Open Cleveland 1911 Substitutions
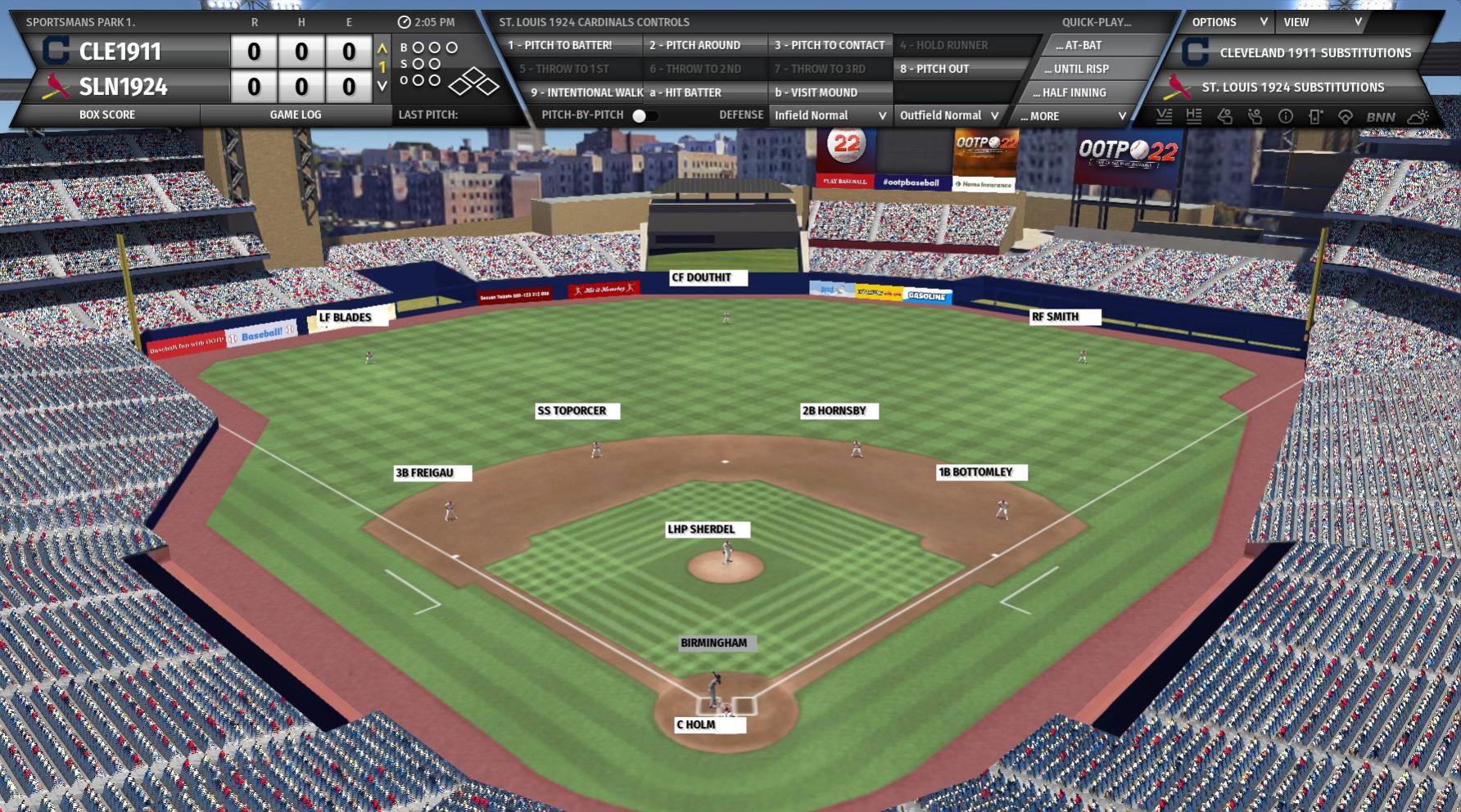 [x=1314, y=52]
